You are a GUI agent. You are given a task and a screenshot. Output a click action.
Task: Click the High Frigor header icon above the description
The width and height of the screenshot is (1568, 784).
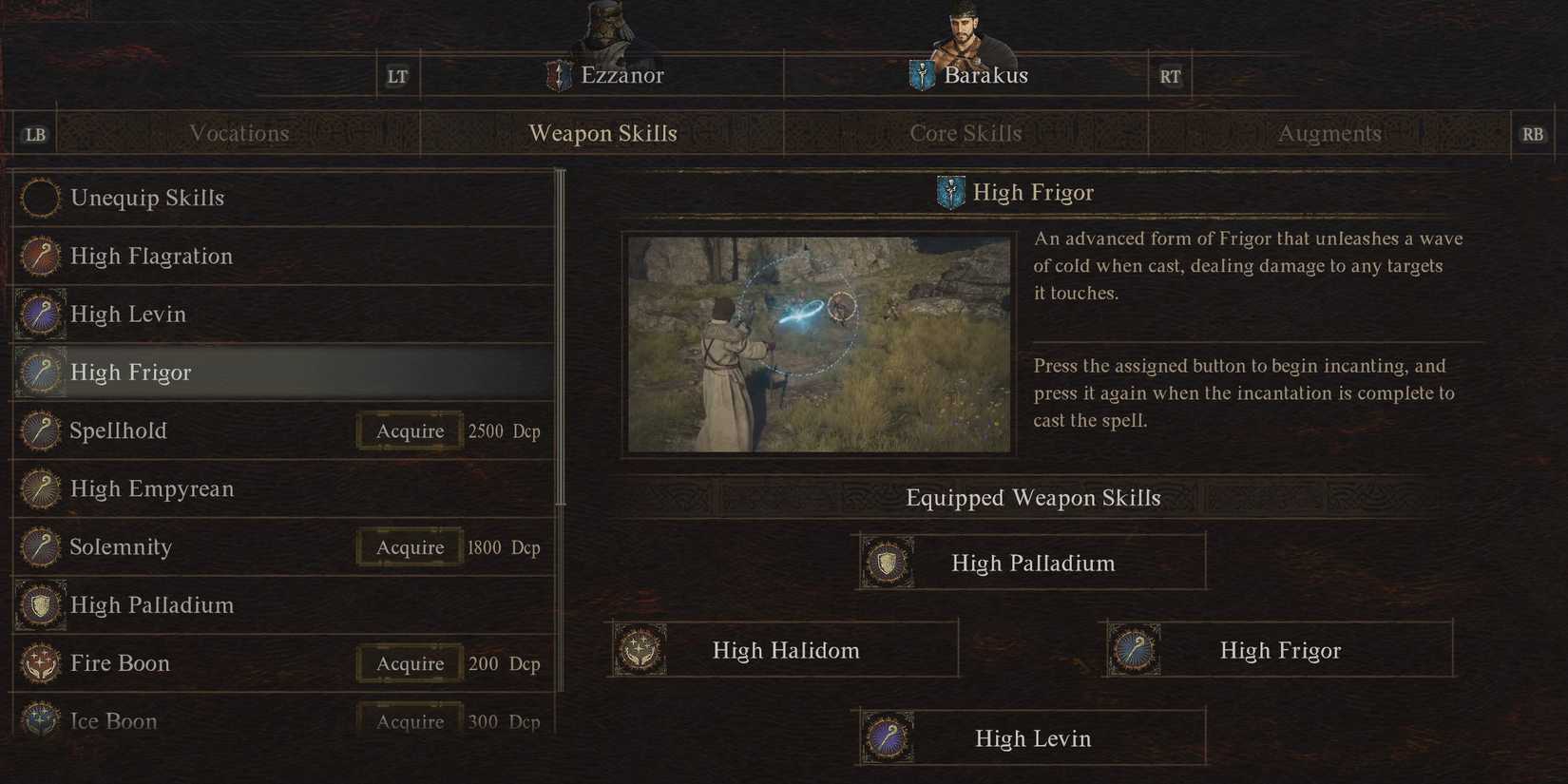point(949,191)
